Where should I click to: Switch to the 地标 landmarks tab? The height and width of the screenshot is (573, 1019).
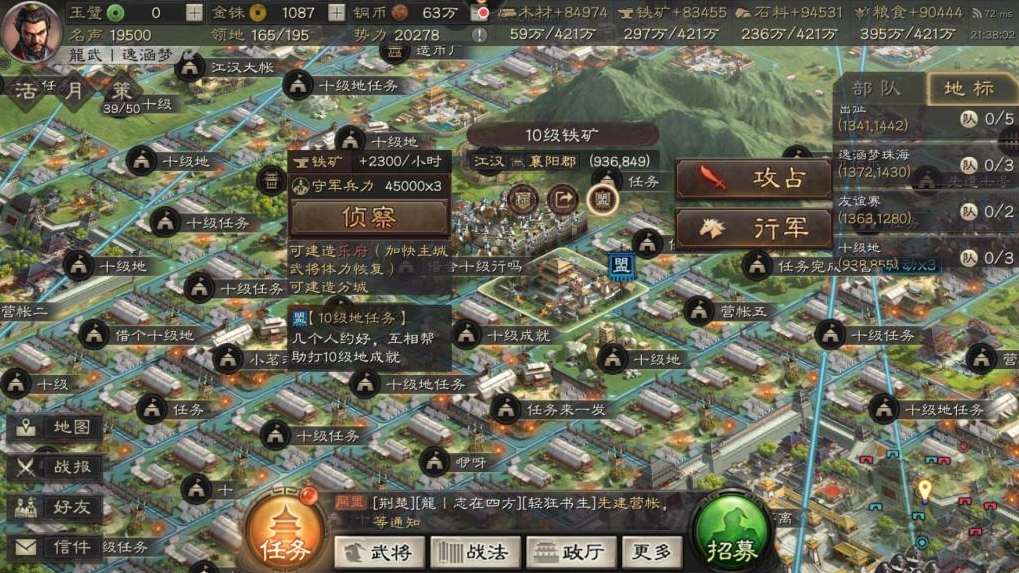tap(969, 88)
